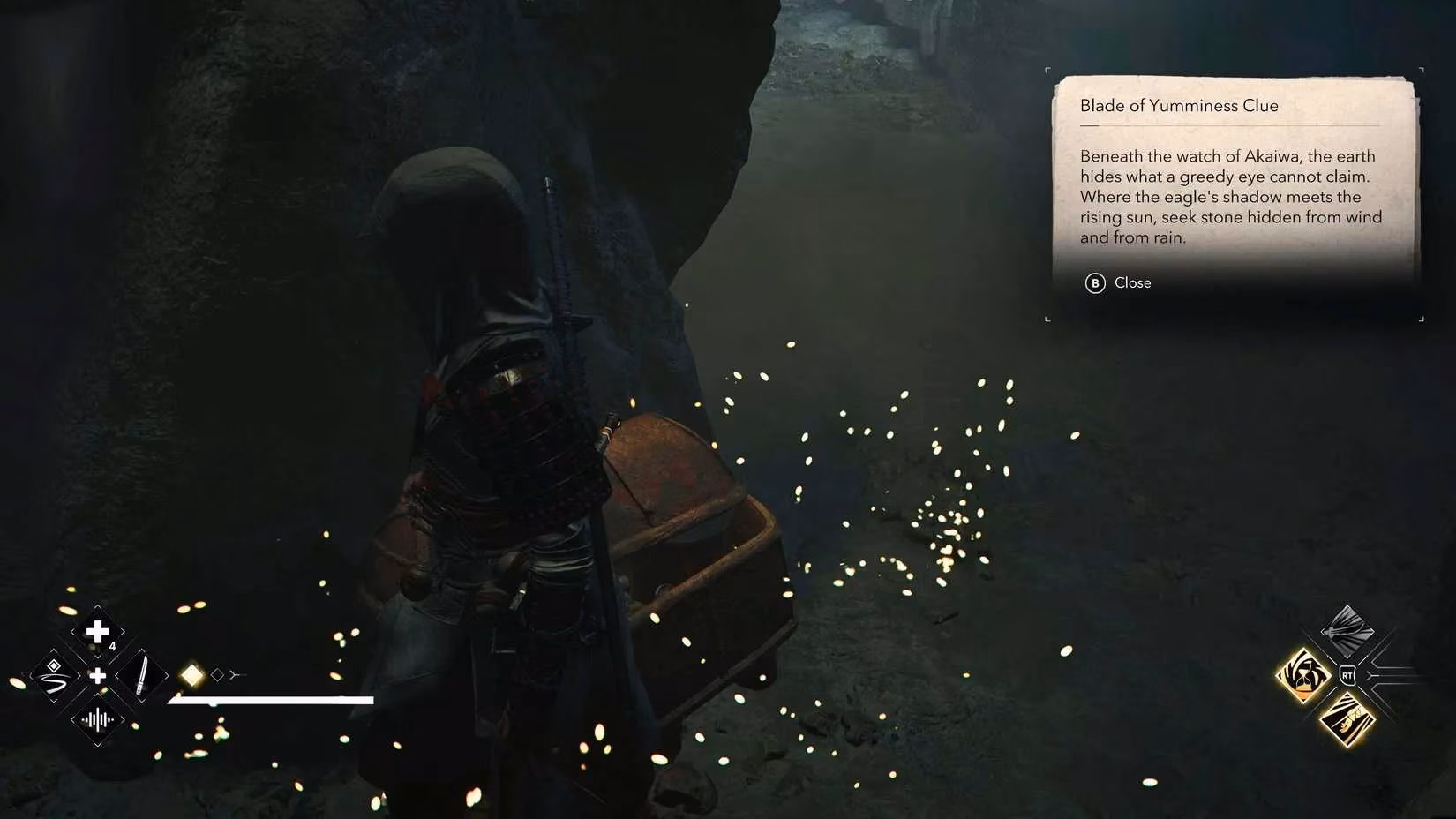1456x819 pixels.
Task: Click the empty diamond outline indicator
Action: tap(219, 674)
